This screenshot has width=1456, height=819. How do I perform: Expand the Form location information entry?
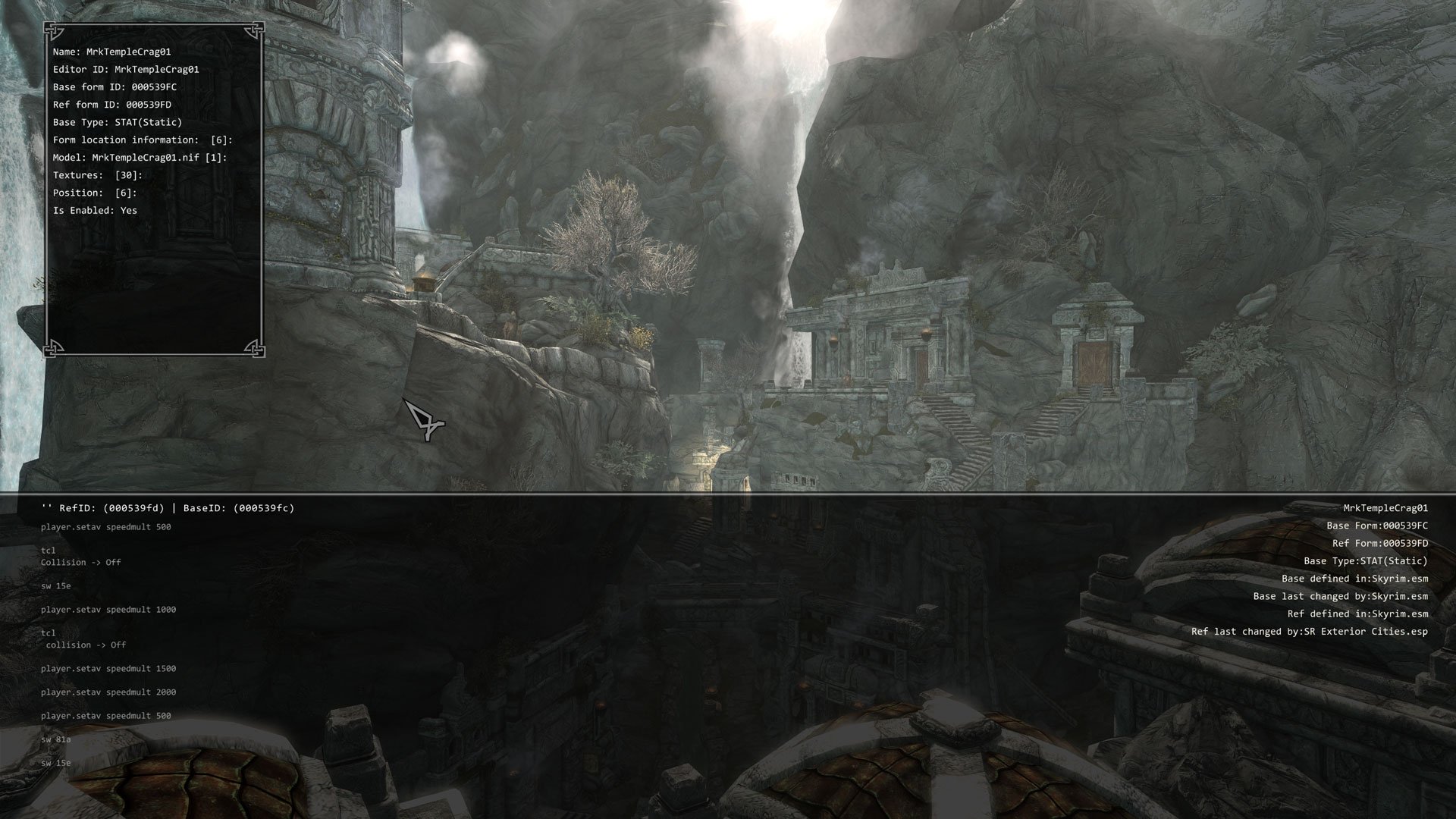click(143, 140)
